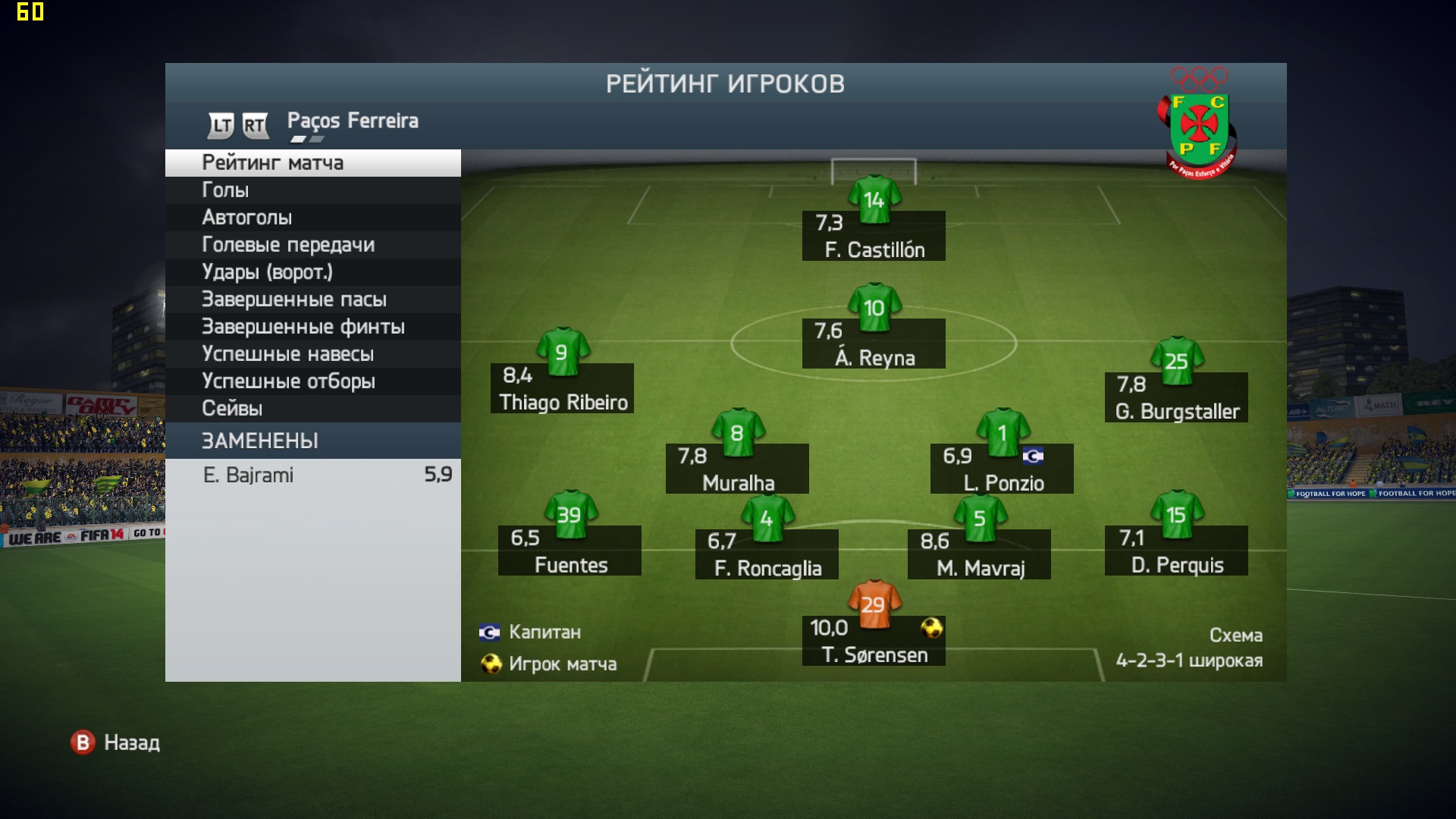Select Thiago Ribeiro's player card
The width and height of the screenshot is (1456, 819).
563,388
